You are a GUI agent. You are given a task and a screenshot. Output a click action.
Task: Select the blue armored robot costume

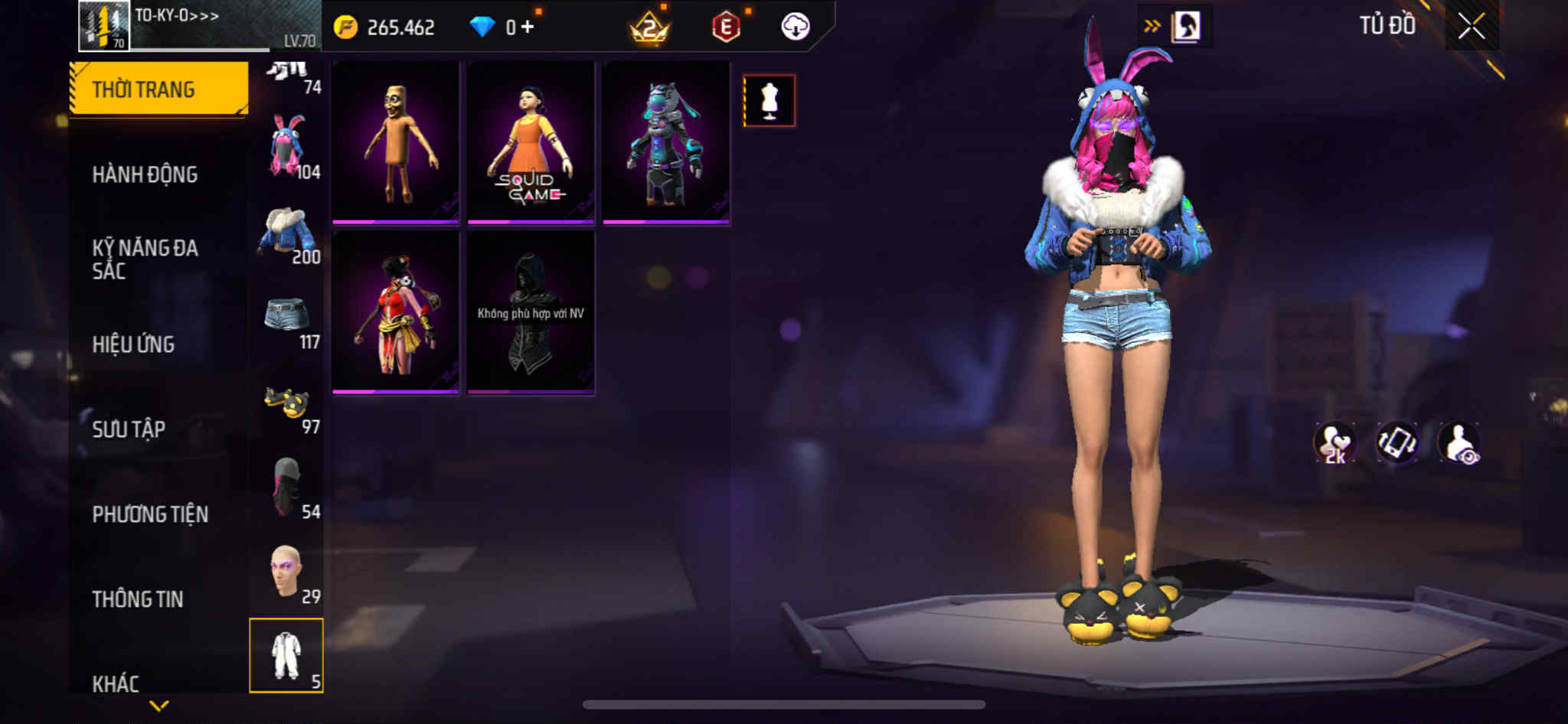click(x=665, y=142)
